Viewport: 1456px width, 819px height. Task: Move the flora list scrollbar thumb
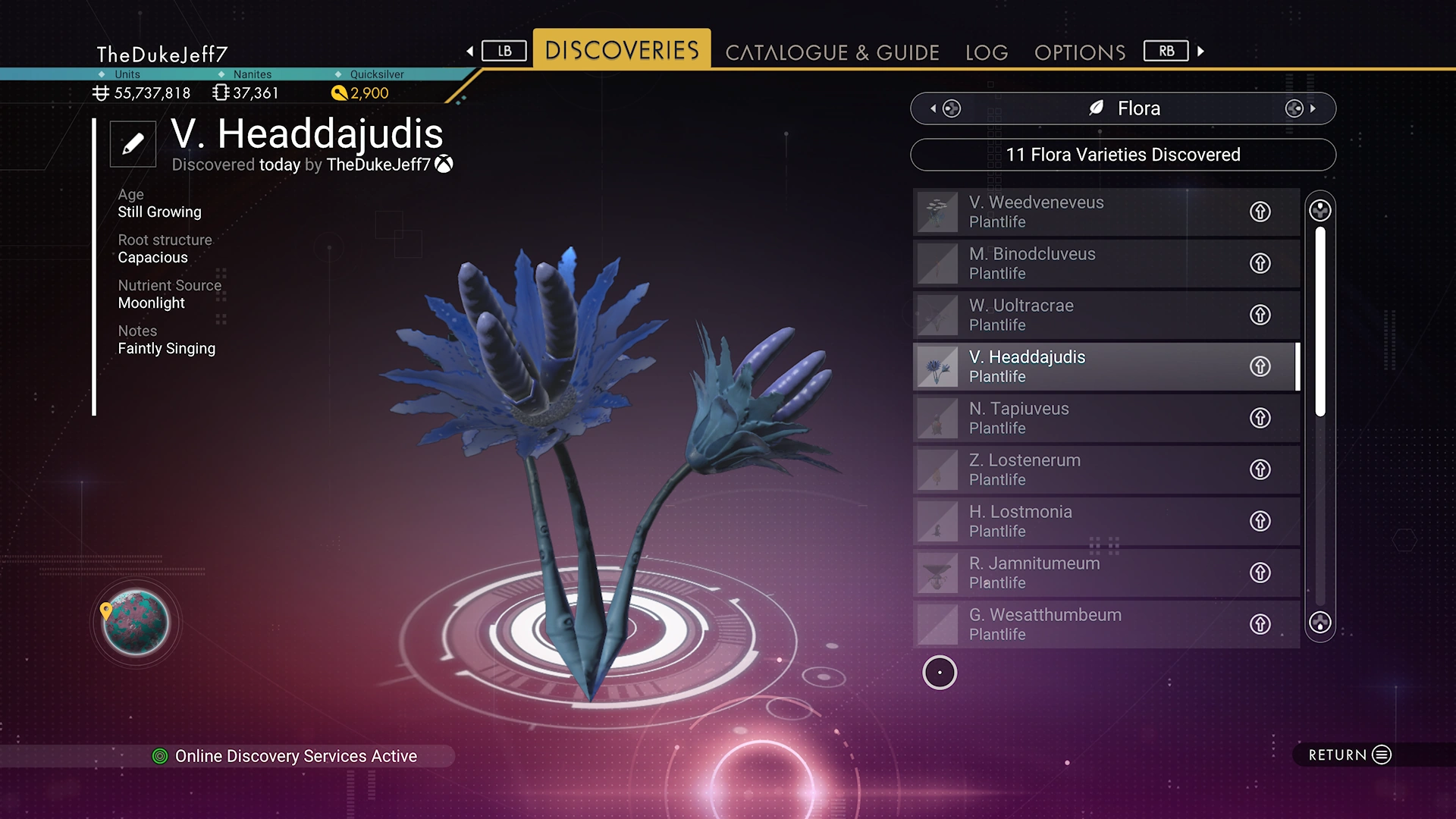tap(1320, 320)
